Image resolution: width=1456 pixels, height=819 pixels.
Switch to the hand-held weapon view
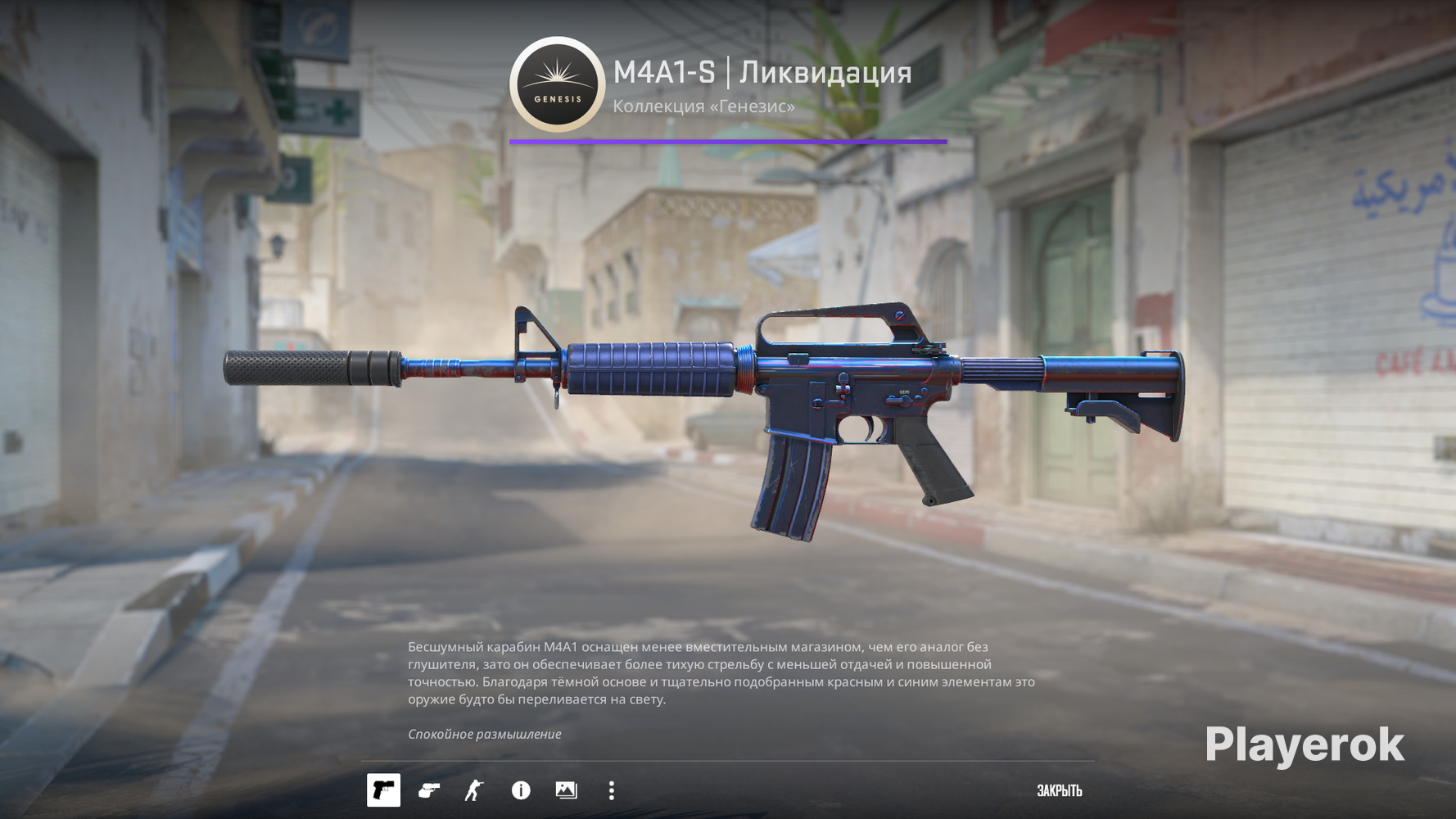429,790
